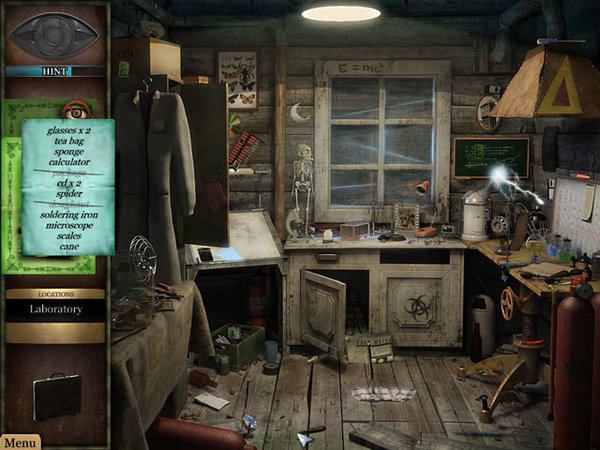Select the Laboratory location label
Screen dimensions: 600x450
56,310
